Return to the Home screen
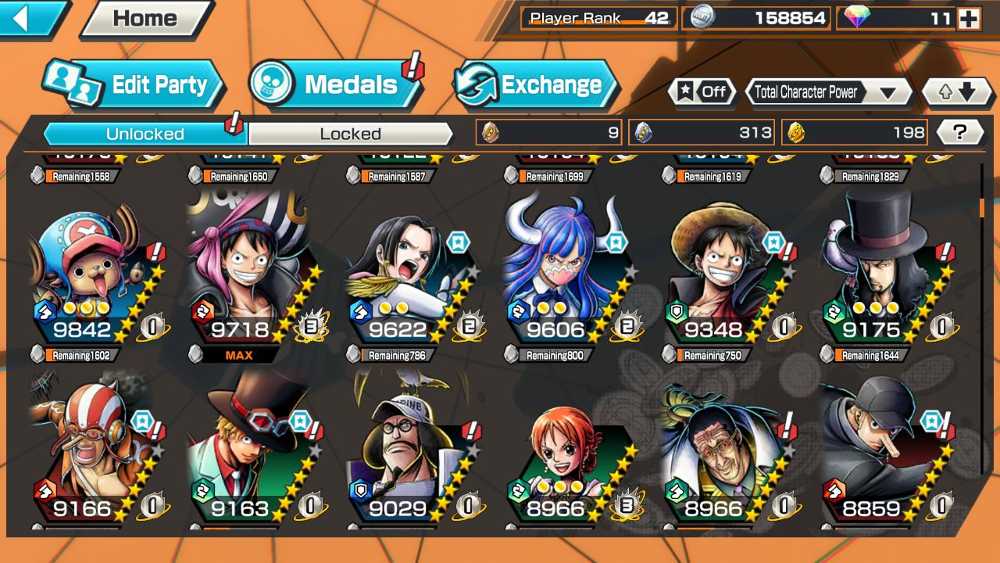Viewport: 1000px width, 563px height. click(145, 18)
